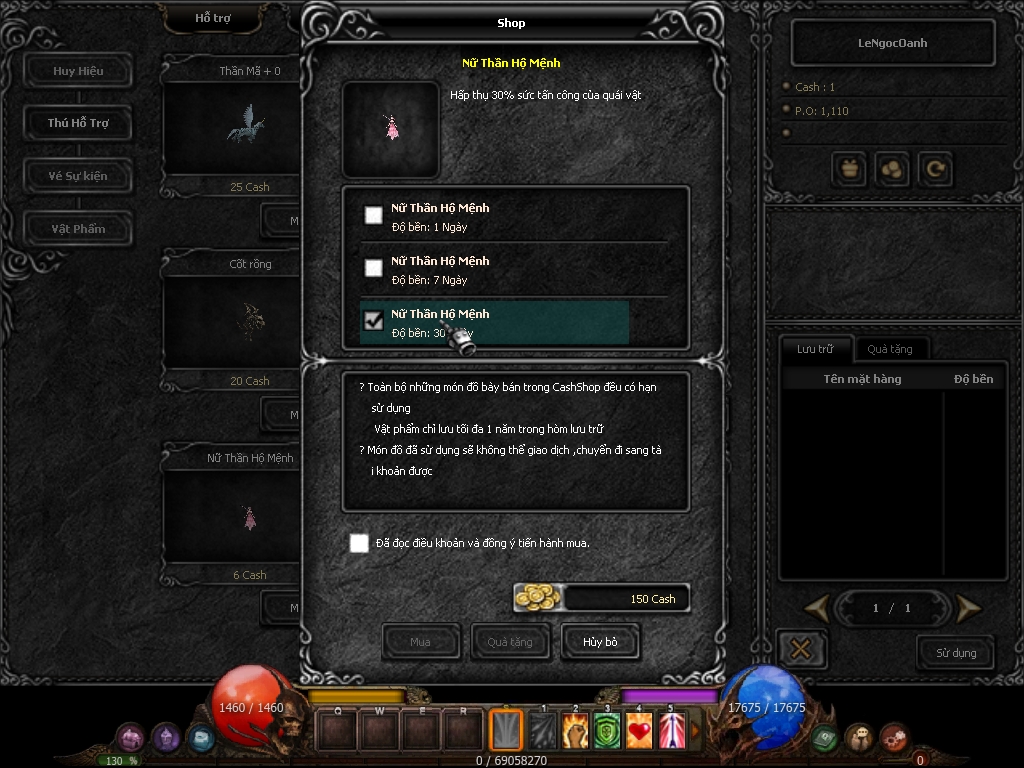Activate the green shield skill in hotbar
1024x768 pixels.
(607, 732)
